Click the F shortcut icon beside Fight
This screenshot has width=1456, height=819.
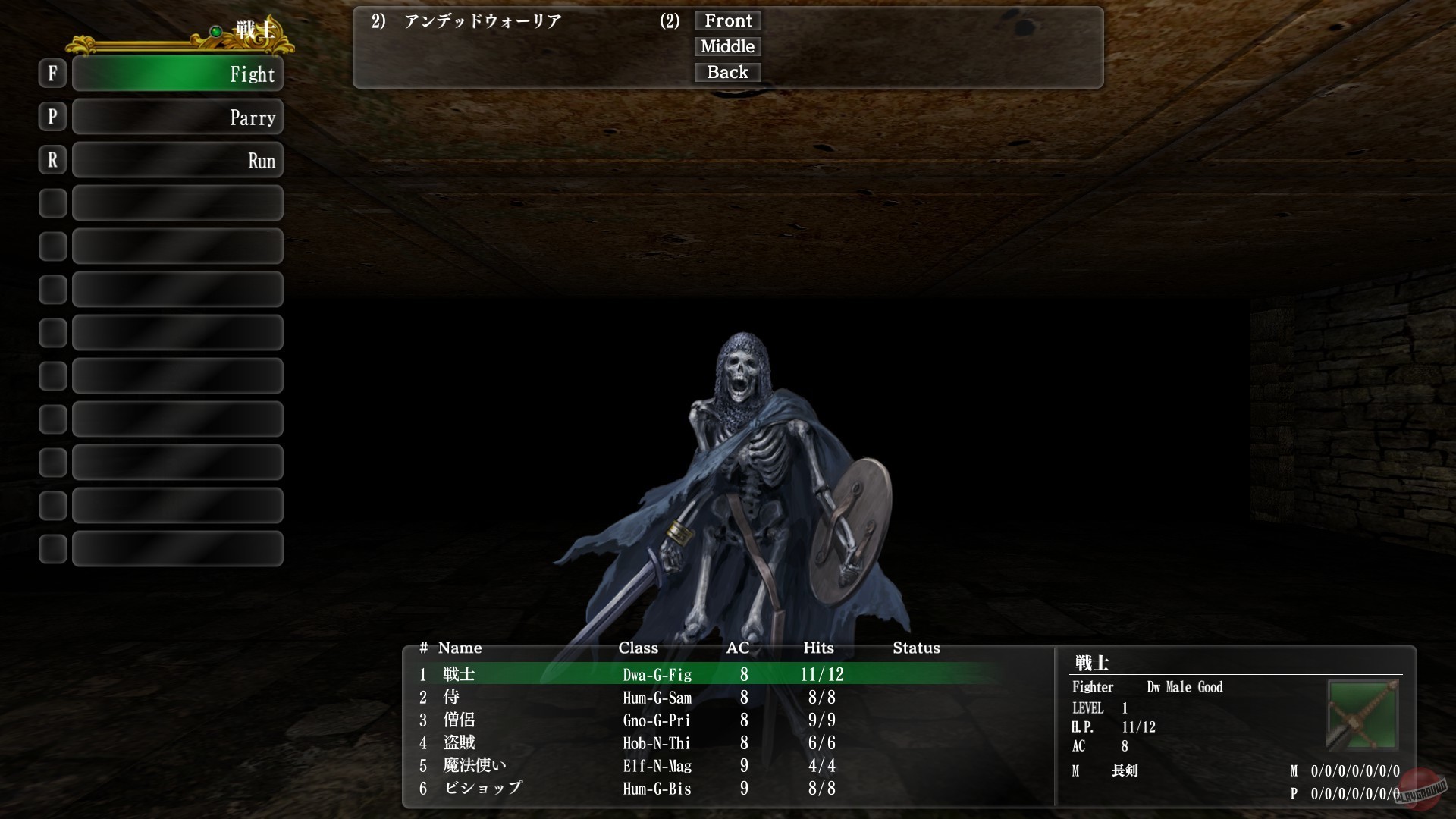(x=52, y=74)
